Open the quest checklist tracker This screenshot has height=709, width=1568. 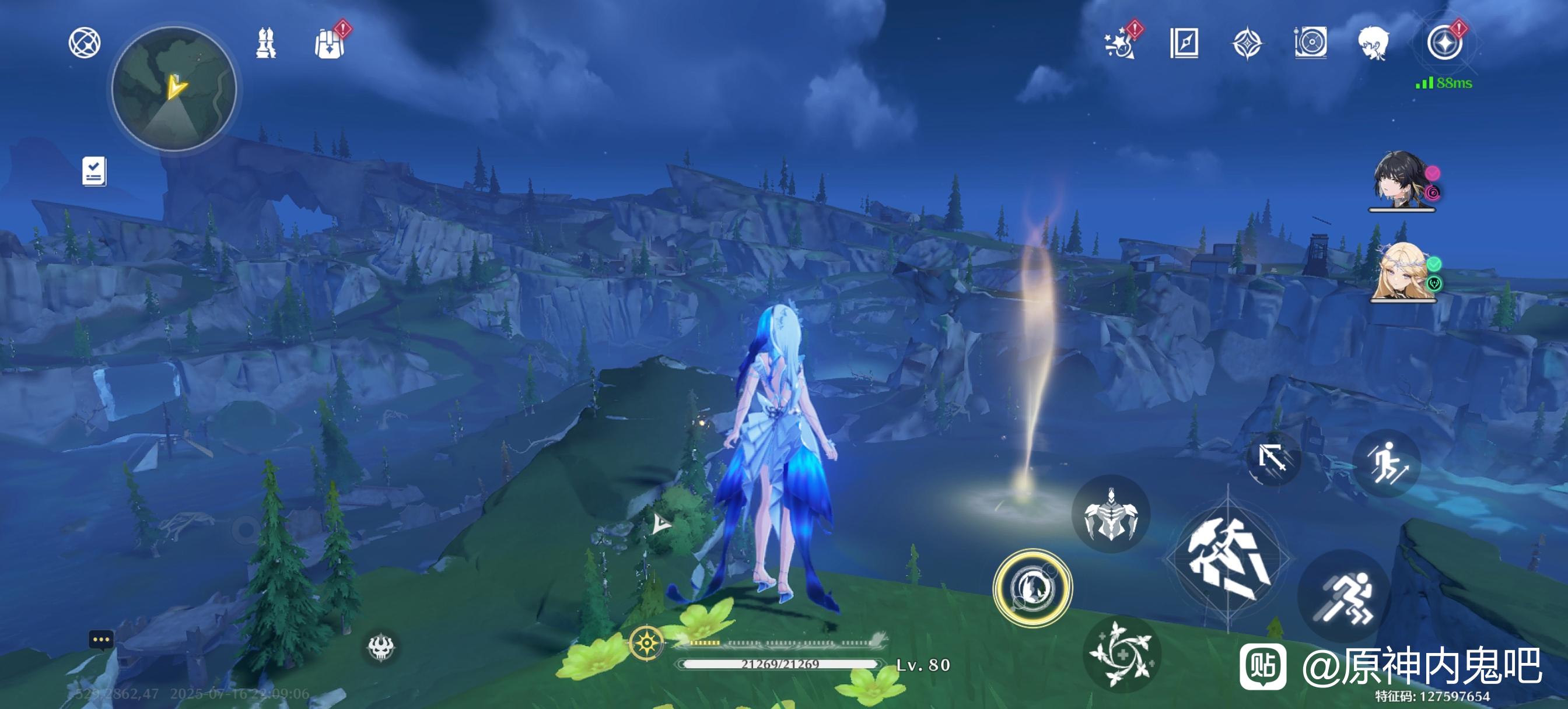click(x=94, y=171)
